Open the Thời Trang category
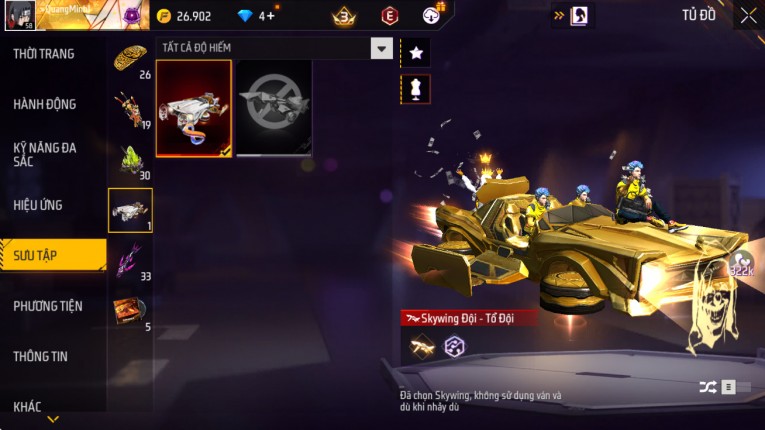This screenshot has height=430, width=765. pos(44,54)
